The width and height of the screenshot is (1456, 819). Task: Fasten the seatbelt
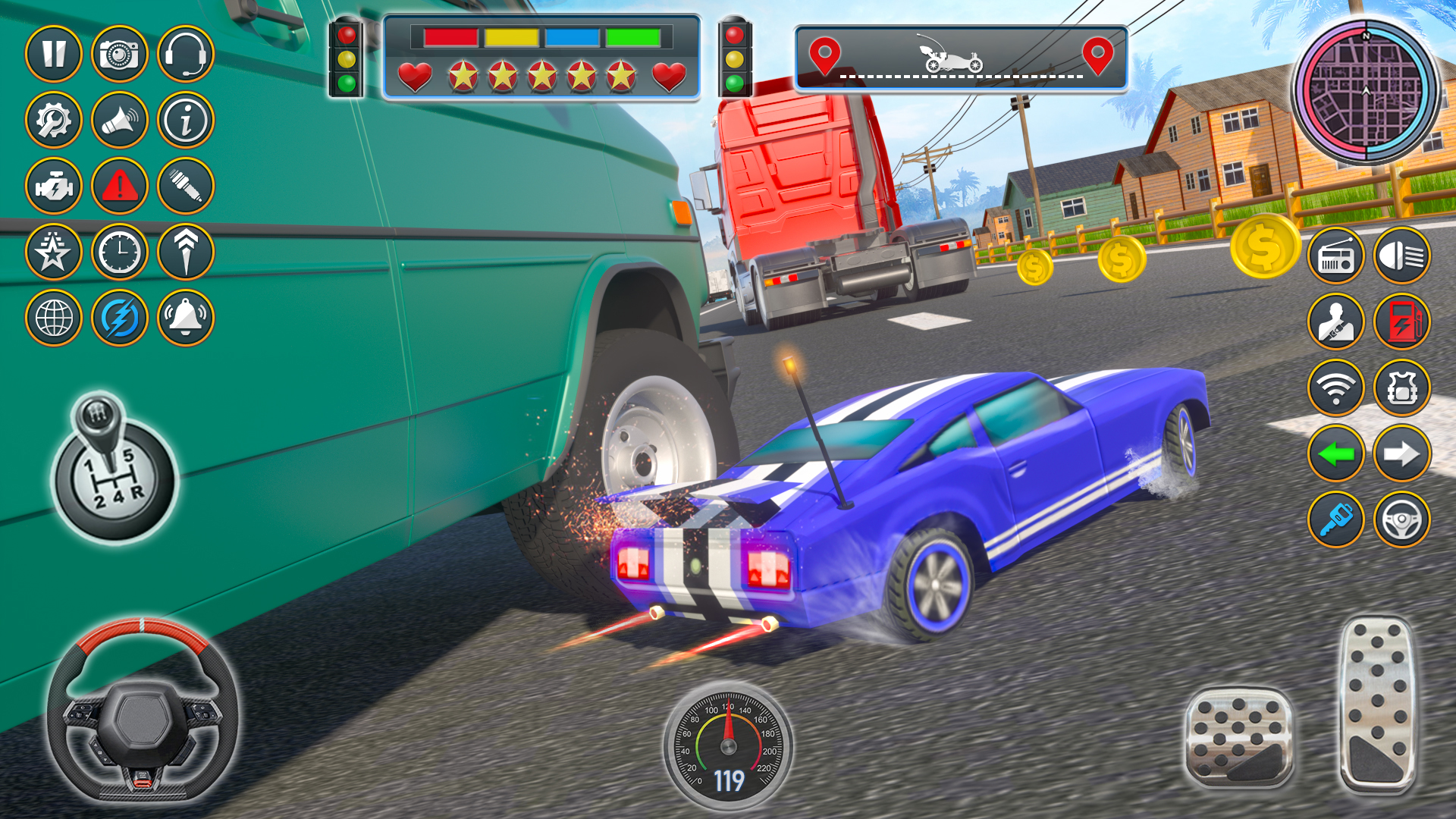tap(1337, 322)
